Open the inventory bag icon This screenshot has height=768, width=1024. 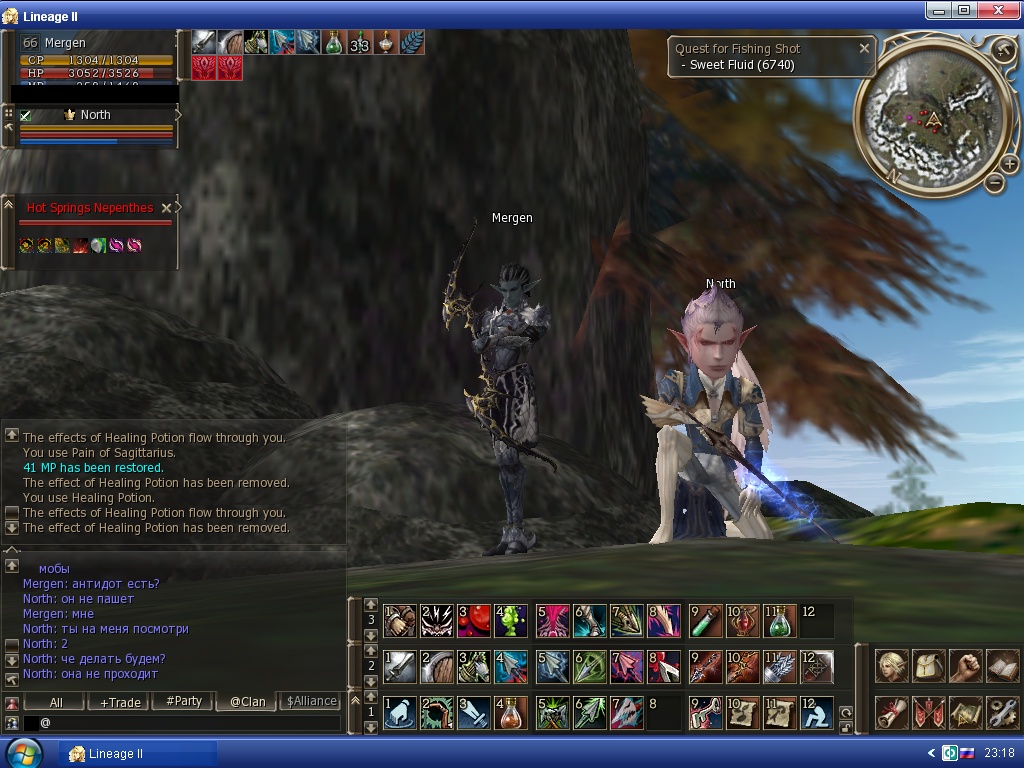pos(929,666)
